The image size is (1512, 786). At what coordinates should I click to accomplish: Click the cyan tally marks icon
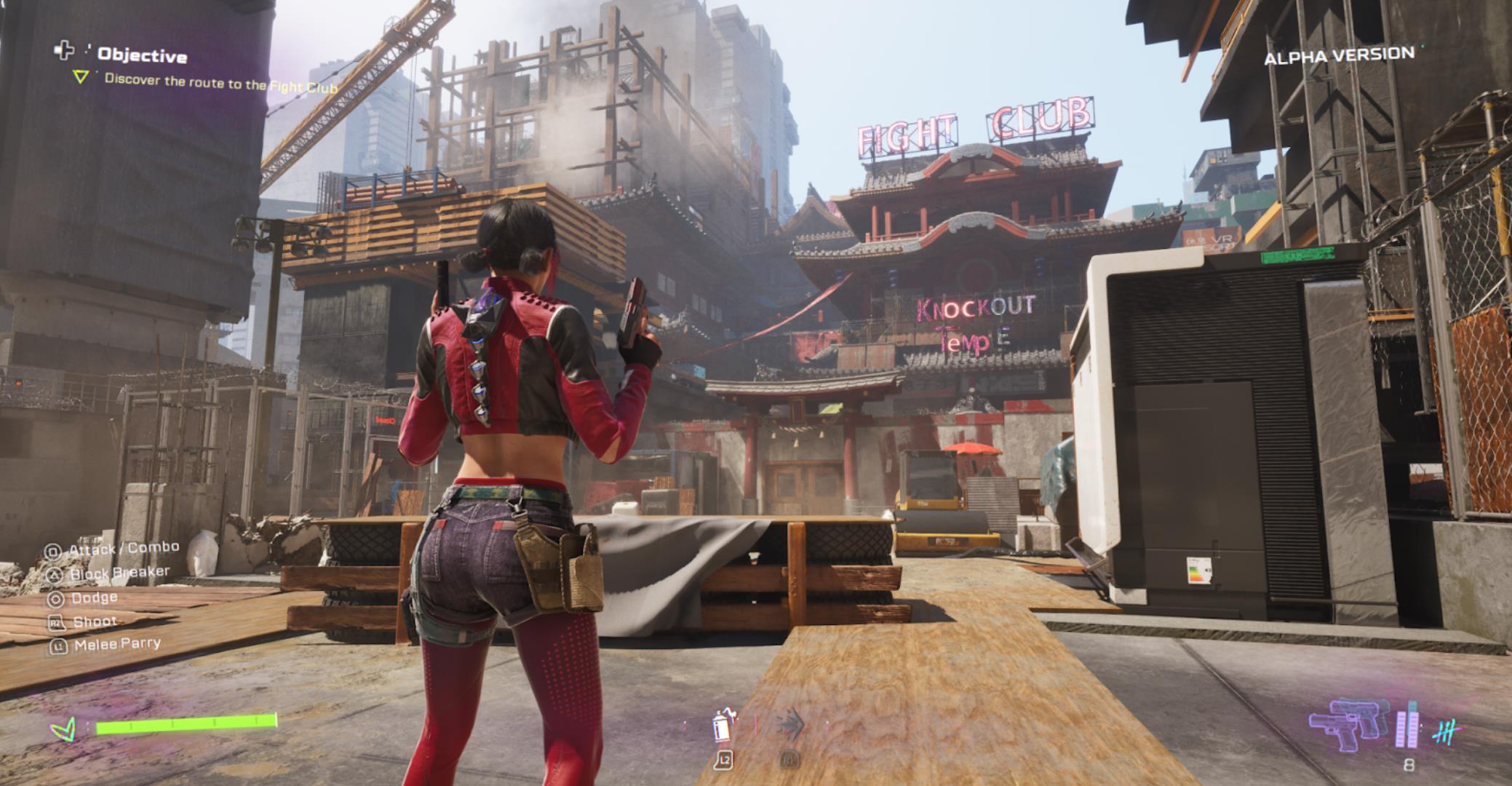tap(1446, 730)
